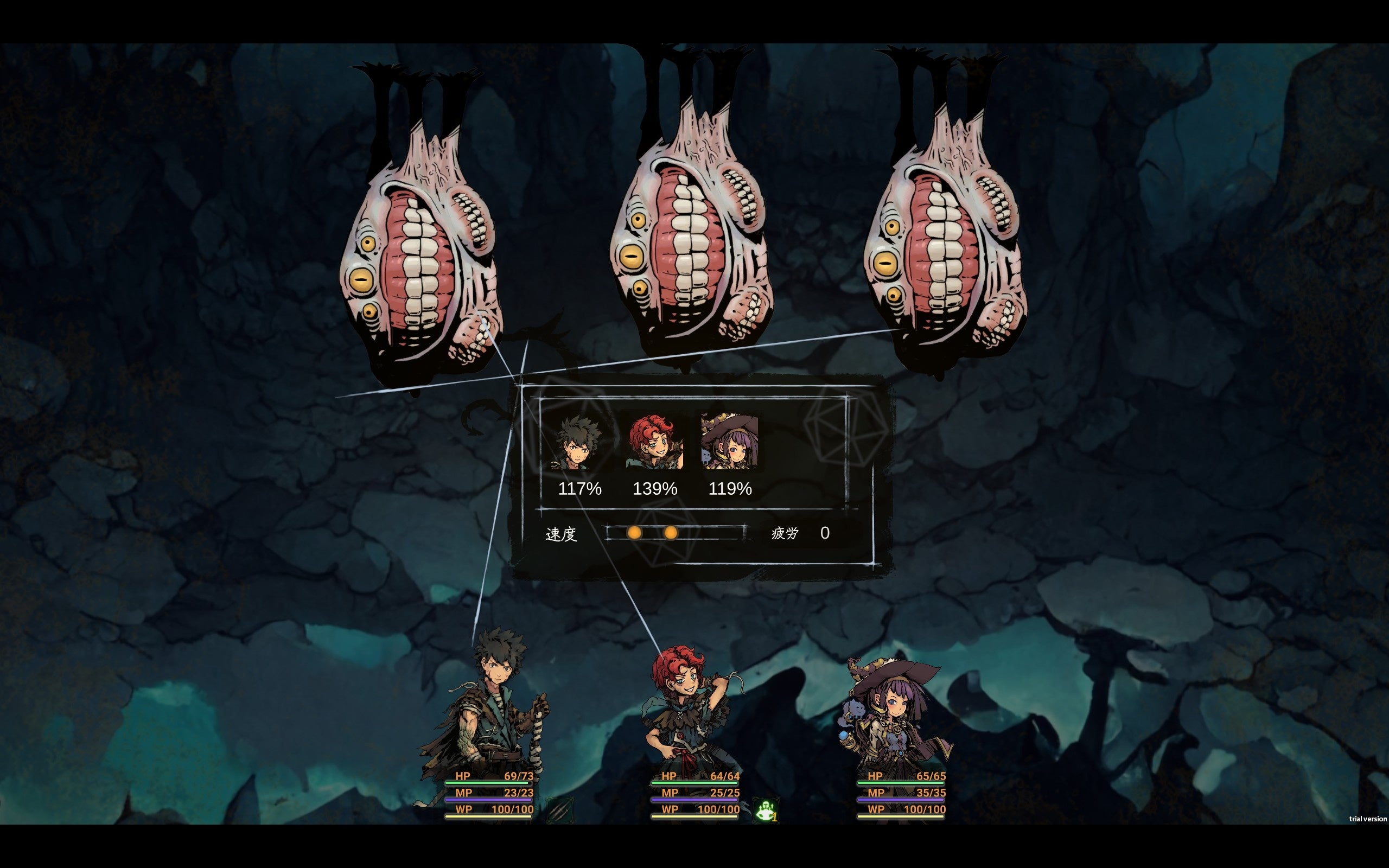Viewport: 1389px width, 868px height.
Task: Select the spiky dark-haired boy portrait
Action: click(576, 442)
